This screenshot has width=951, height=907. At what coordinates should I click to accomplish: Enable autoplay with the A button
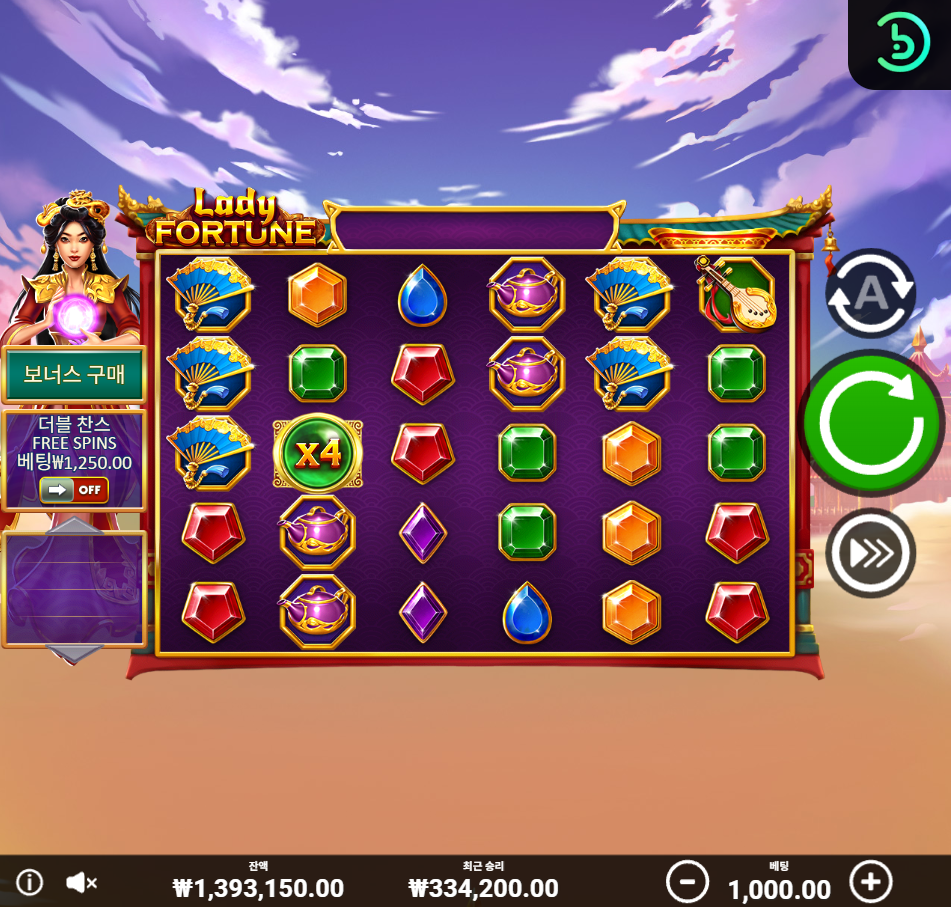pos(870,292)
